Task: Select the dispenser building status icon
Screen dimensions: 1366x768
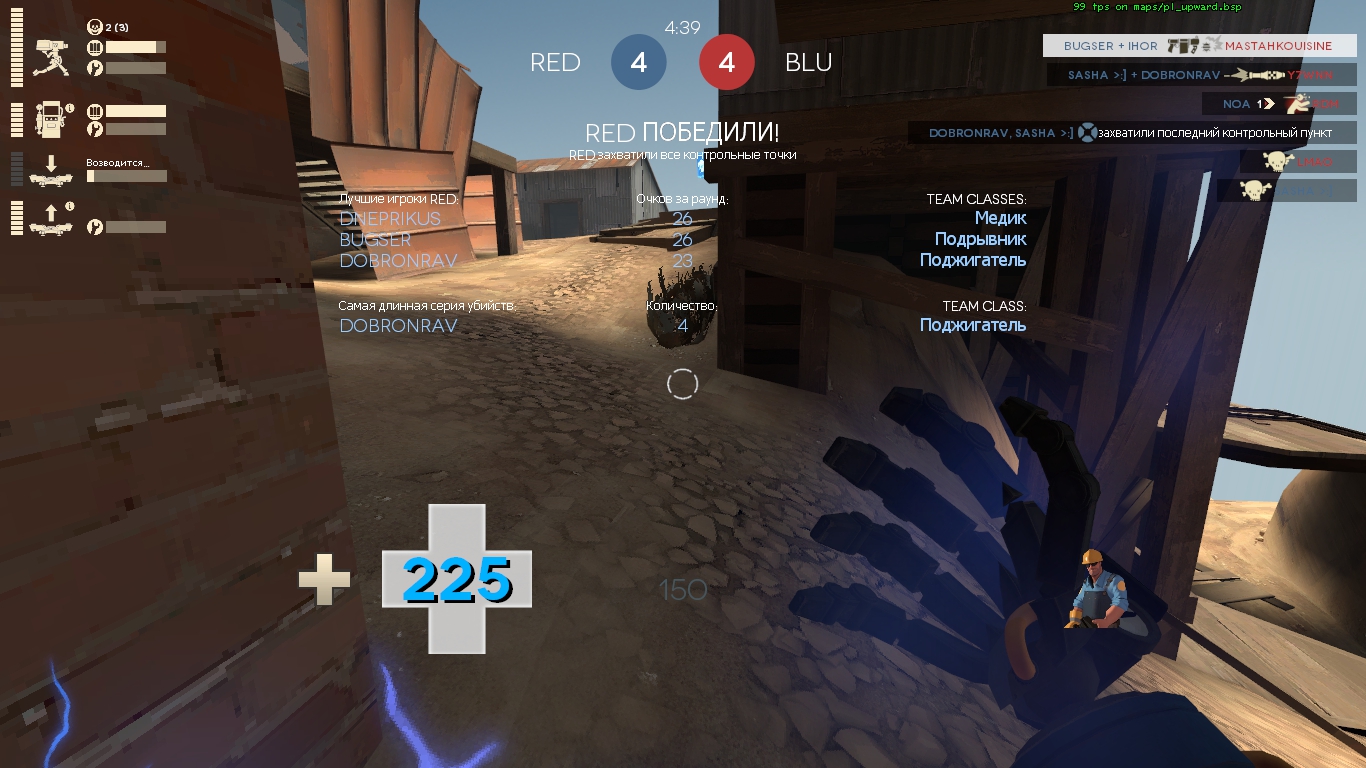Action: [x=50, y=119]
